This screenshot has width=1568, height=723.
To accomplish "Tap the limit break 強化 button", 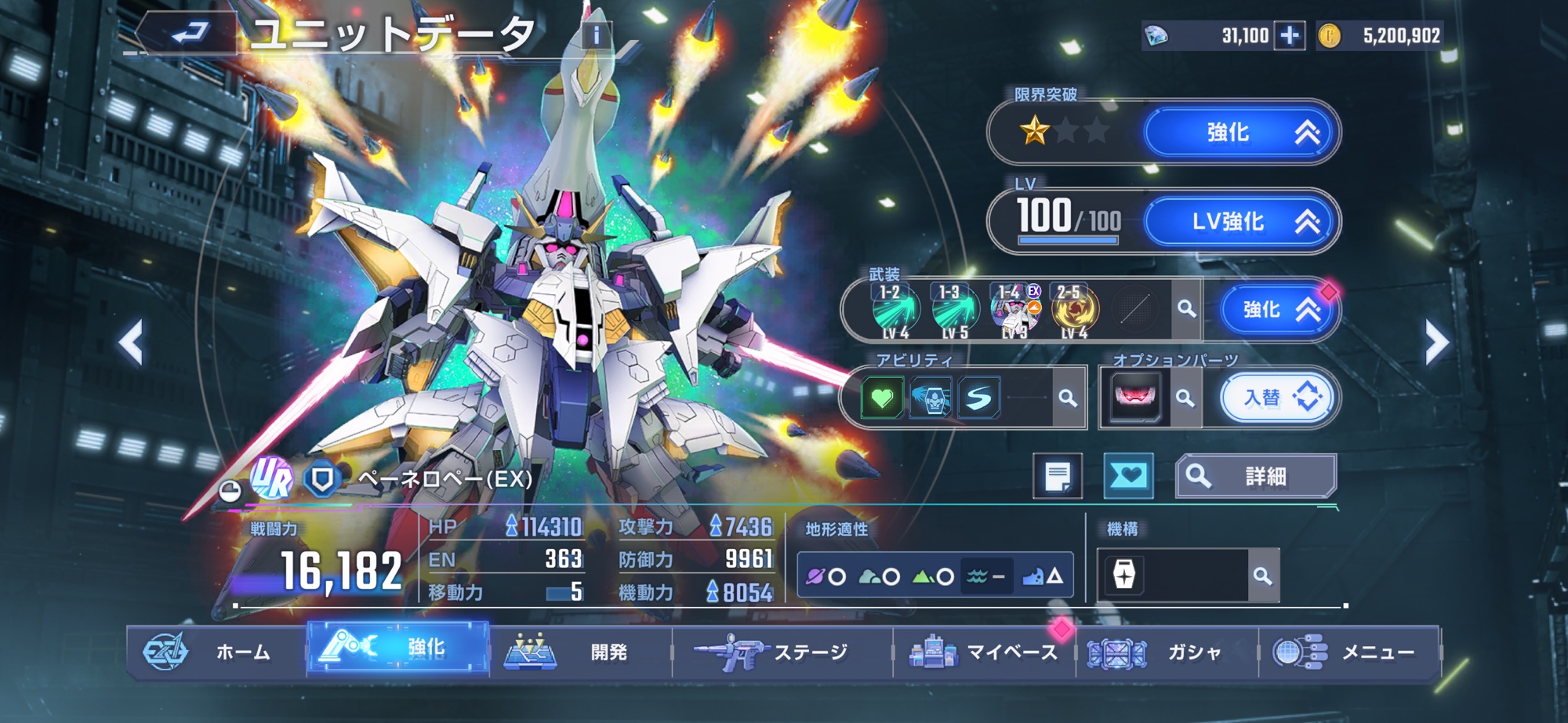I will [1240, 133].
